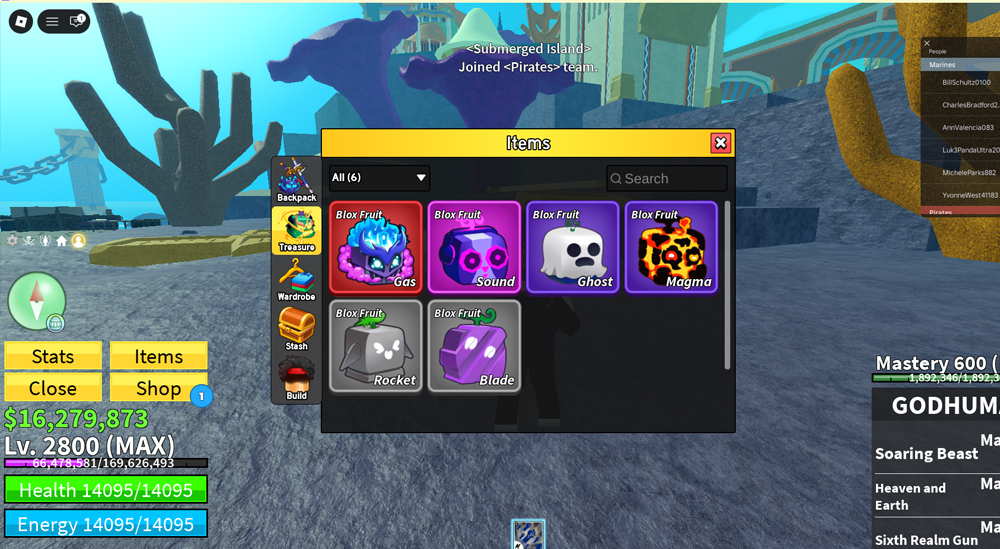
Task: Click the yellow Items button
Action: point(158,356)
